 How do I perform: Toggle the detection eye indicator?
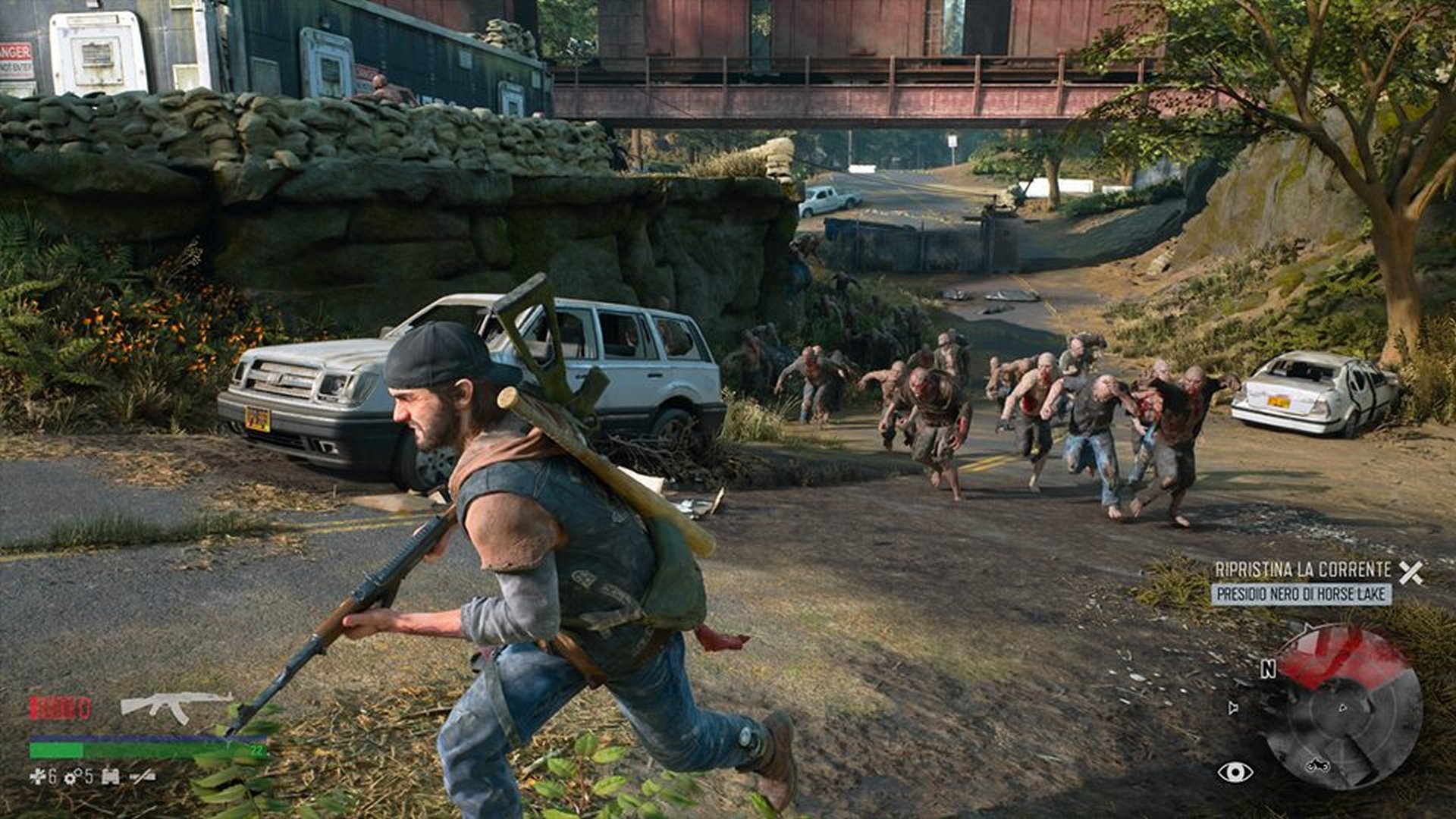pos(1235,772)
